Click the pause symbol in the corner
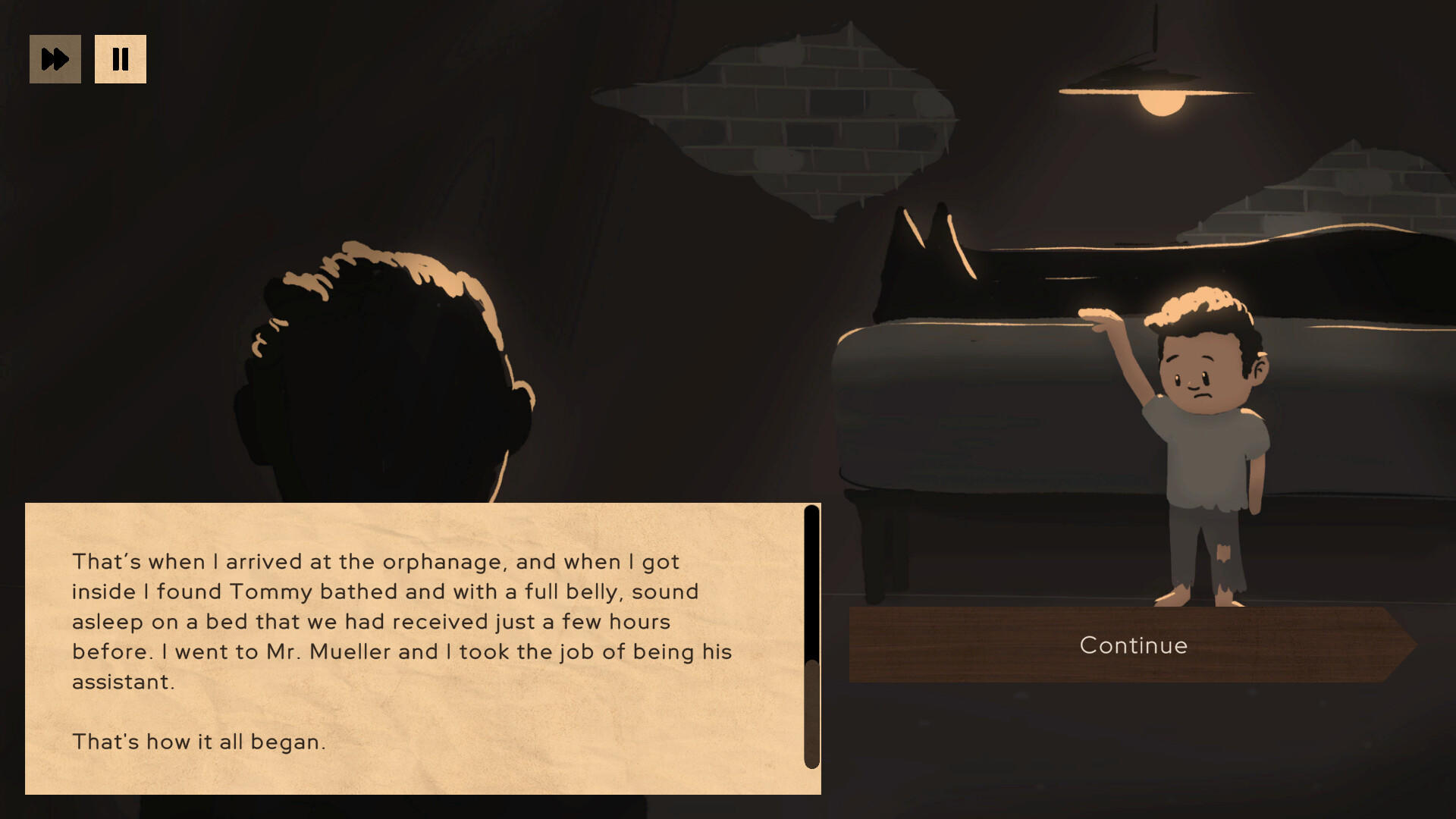The image size is (1456, 819). 121,58
